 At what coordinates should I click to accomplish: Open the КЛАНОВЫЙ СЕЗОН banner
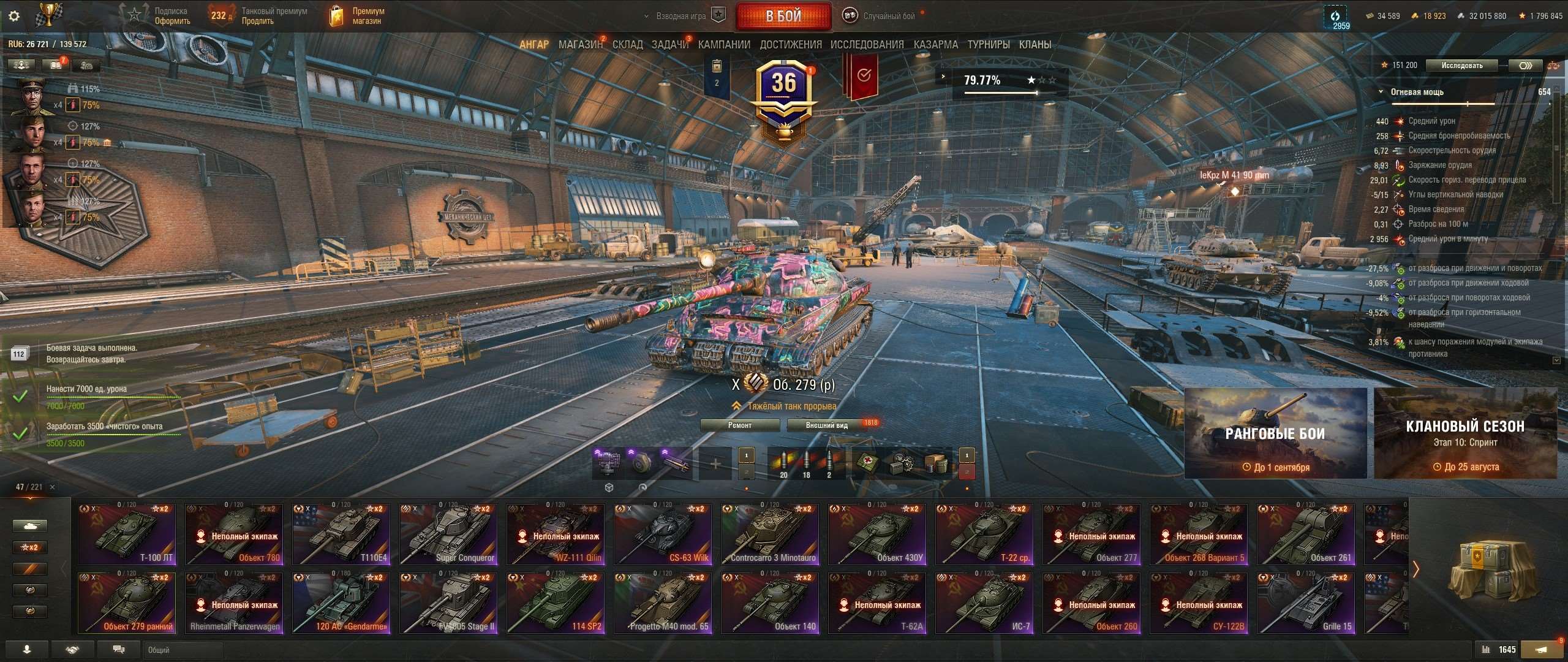coord(1465,433)
